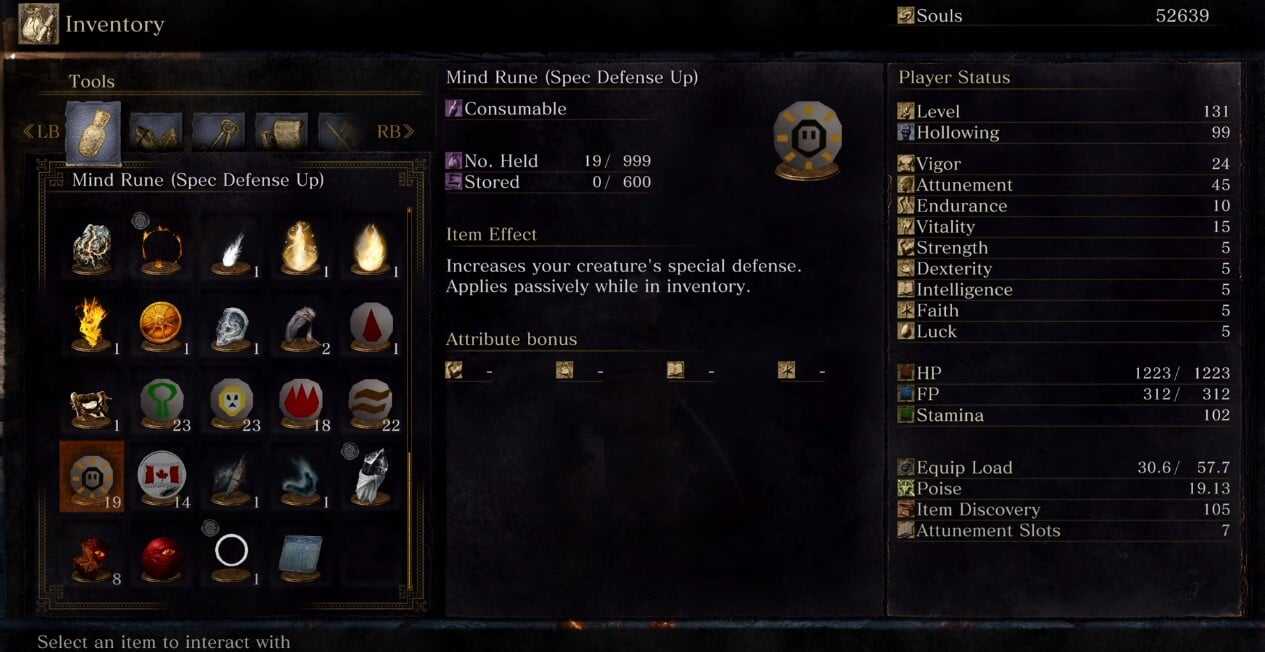Select the horned skull item
1265x652 pixels.
pos(91,402)
